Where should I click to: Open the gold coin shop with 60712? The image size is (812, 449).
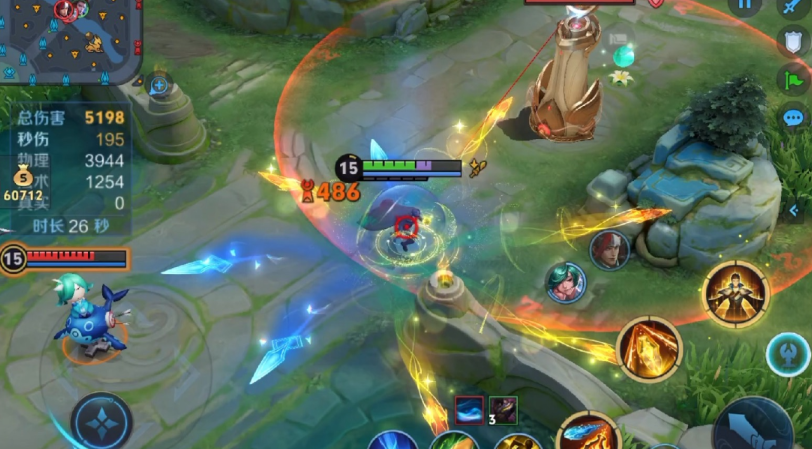(23, 187)
